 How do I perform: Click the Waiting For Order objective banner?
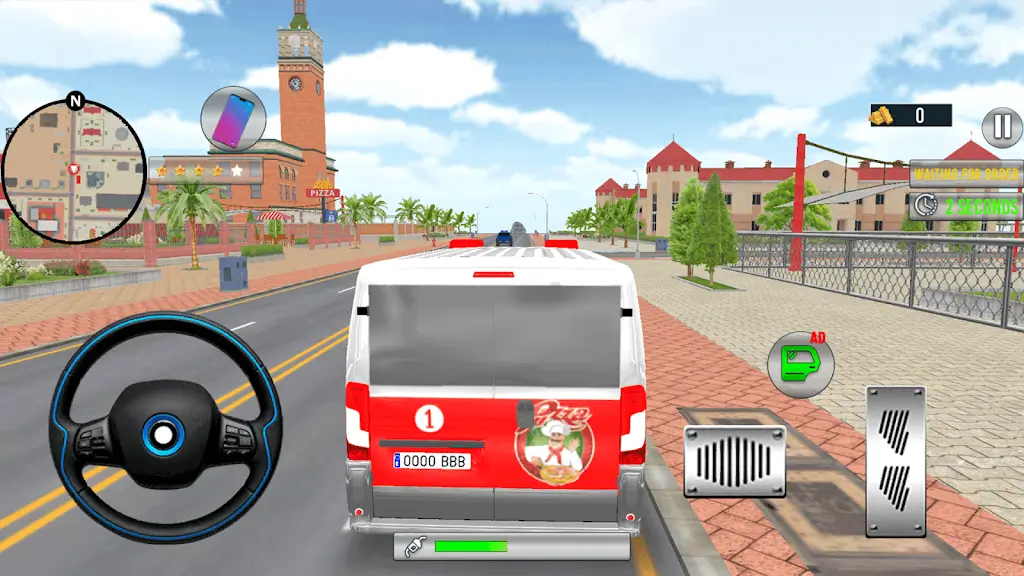(965, 173)
